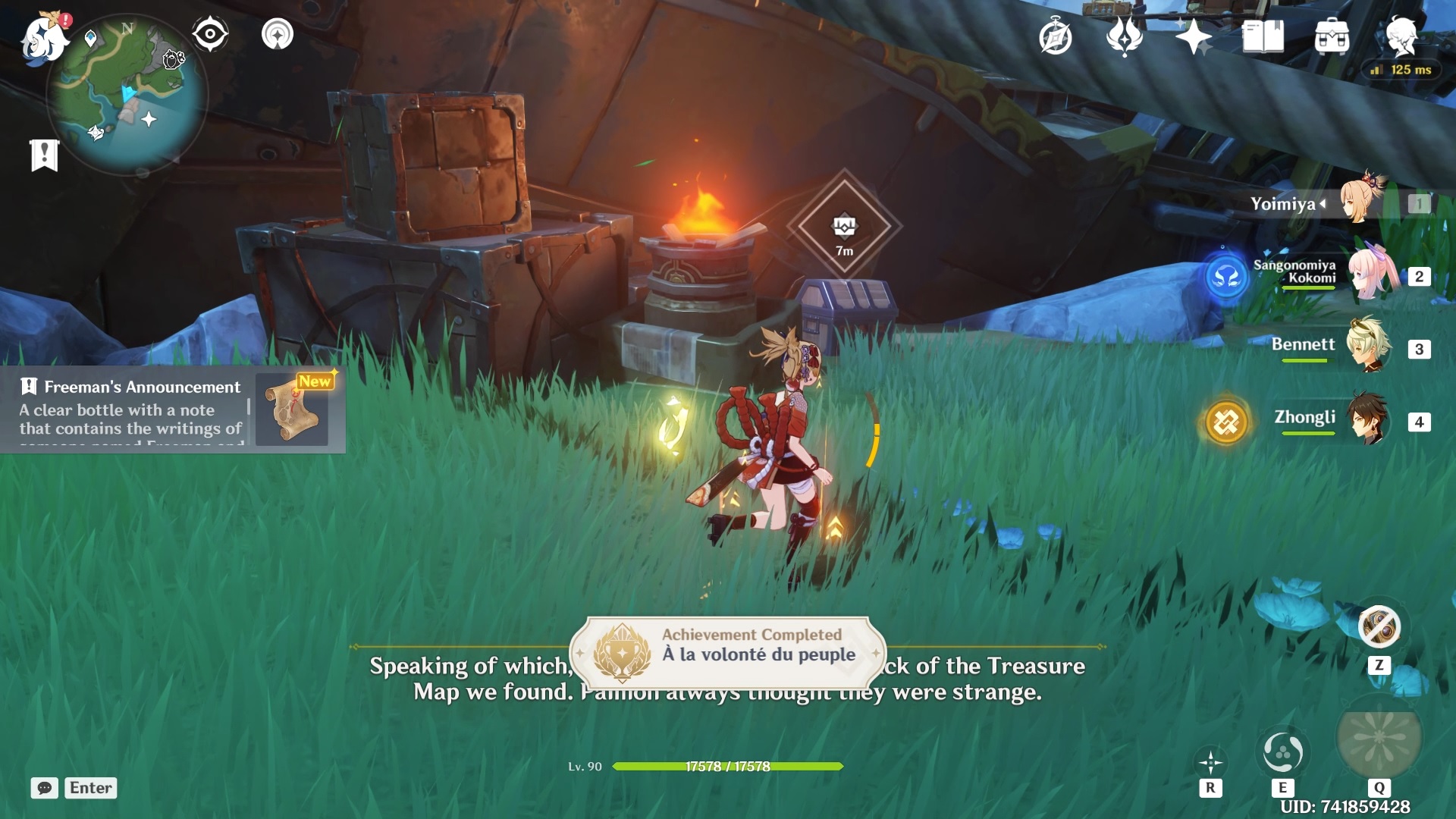Open the Paimon menu
Viewport: 1456px width, 819px height.
point(44,36)
